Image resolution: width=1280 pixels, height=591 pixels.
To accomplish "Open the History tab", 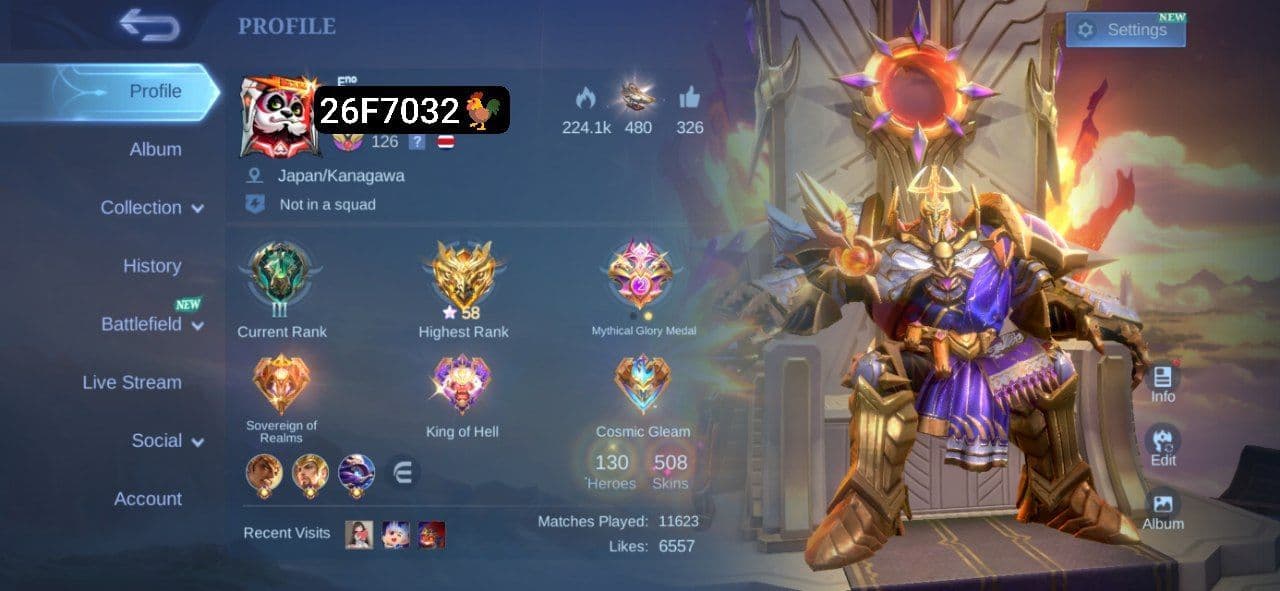I will [x=152, y=266].
